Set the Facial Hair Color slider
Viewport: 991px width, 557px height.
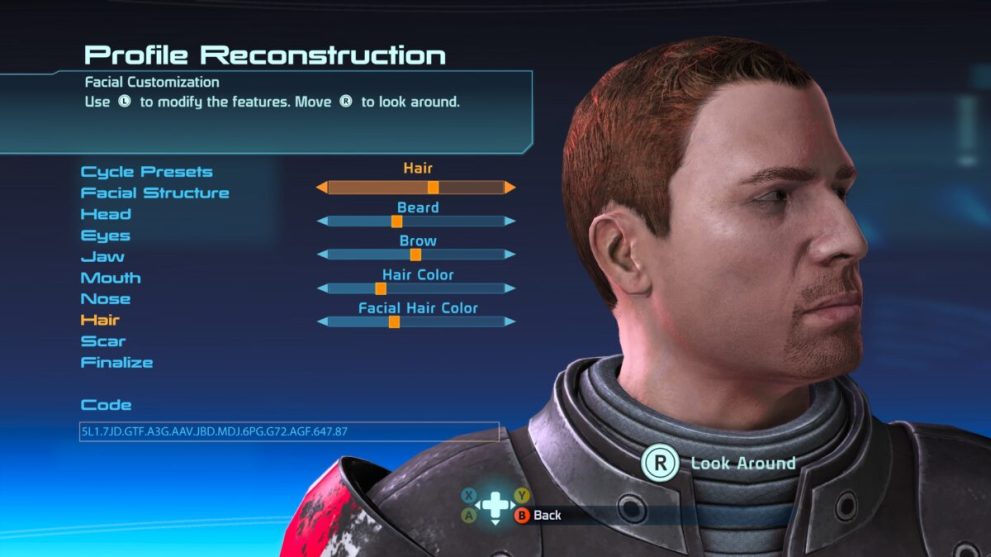(416, 321)
